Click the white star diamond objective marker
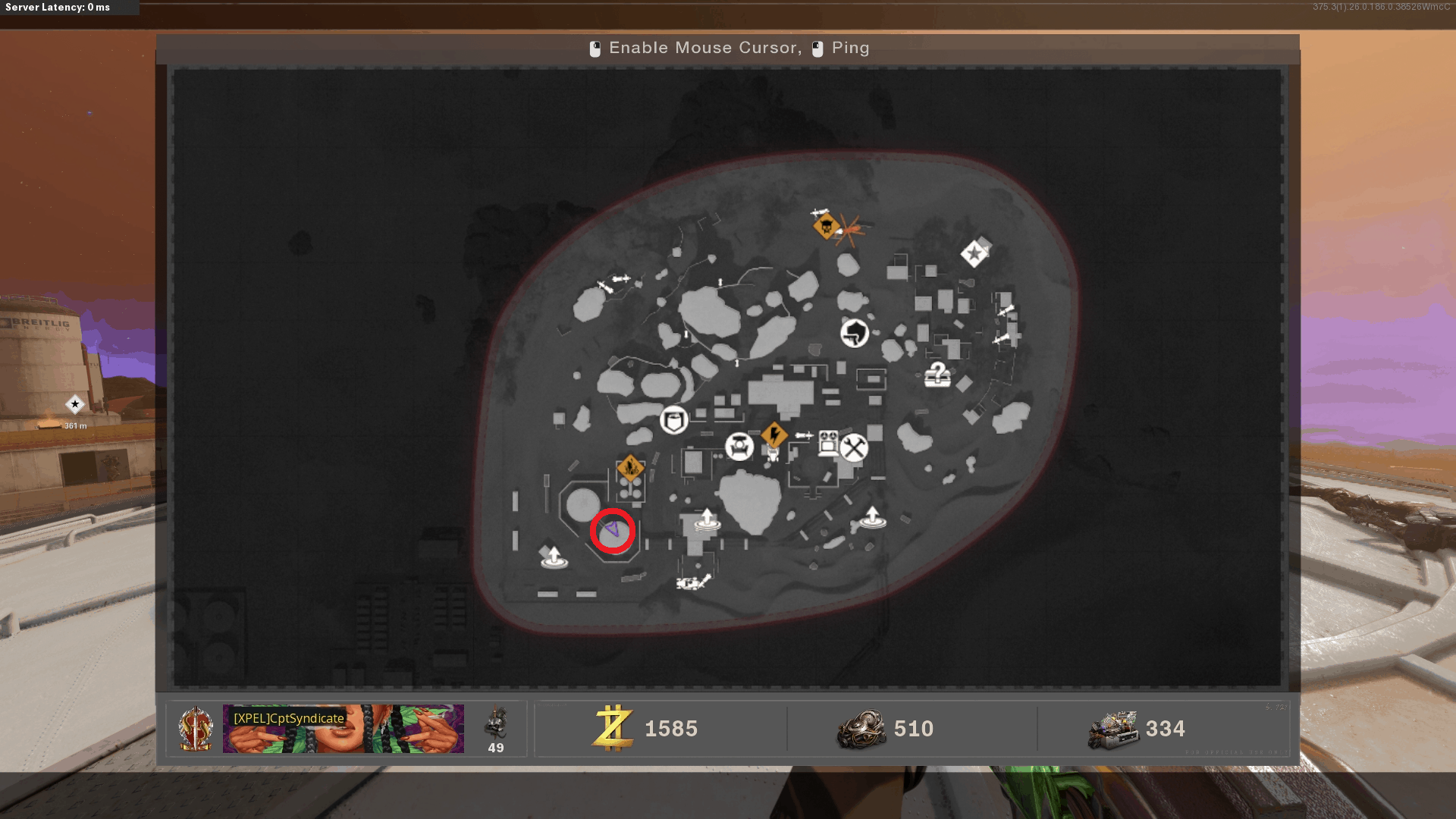This screenshot has height=819, width=1456. [974, 254]
